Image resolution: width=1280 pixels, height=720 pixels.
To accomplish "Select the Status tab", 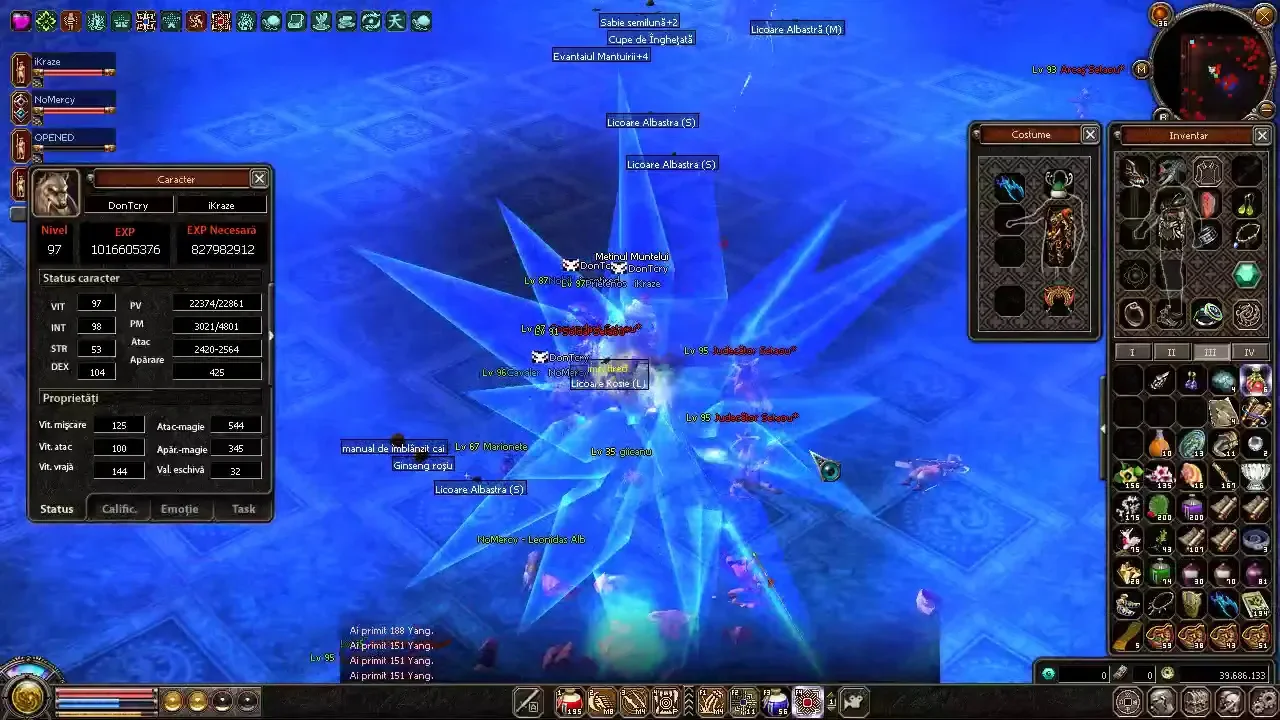I will (57, 509).
